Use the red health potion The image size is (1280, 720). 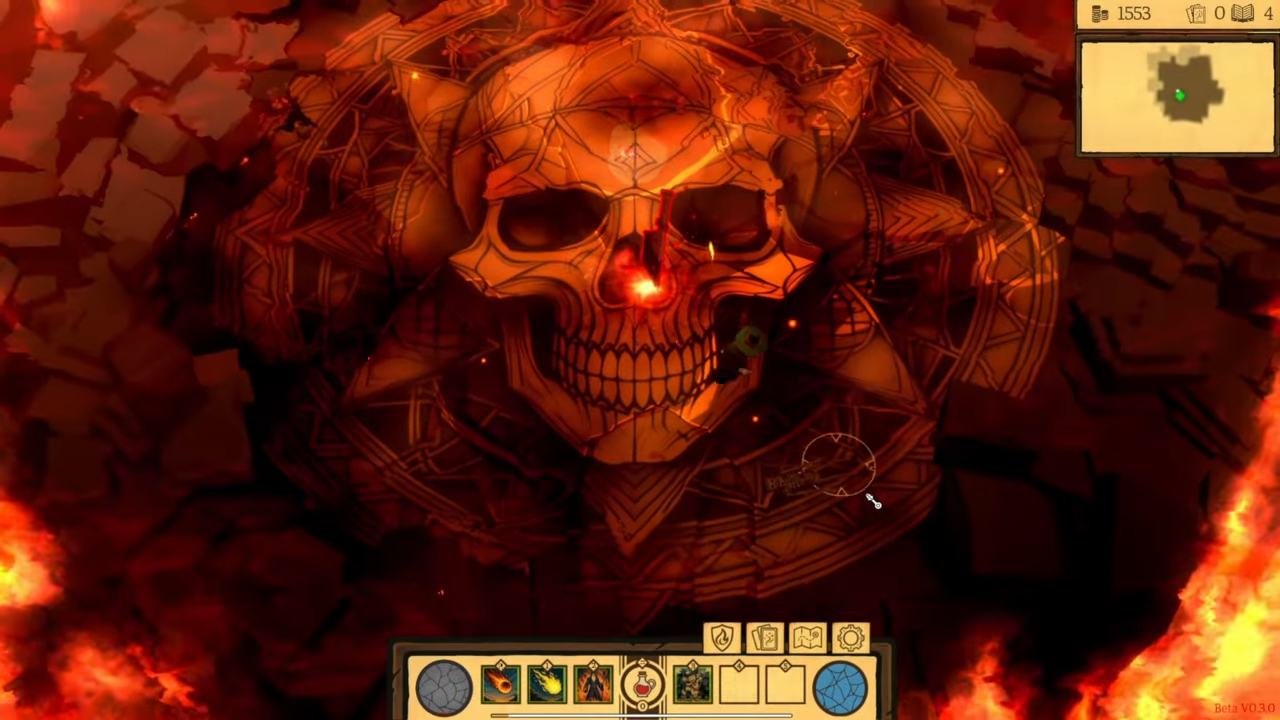tap(641, 685)
